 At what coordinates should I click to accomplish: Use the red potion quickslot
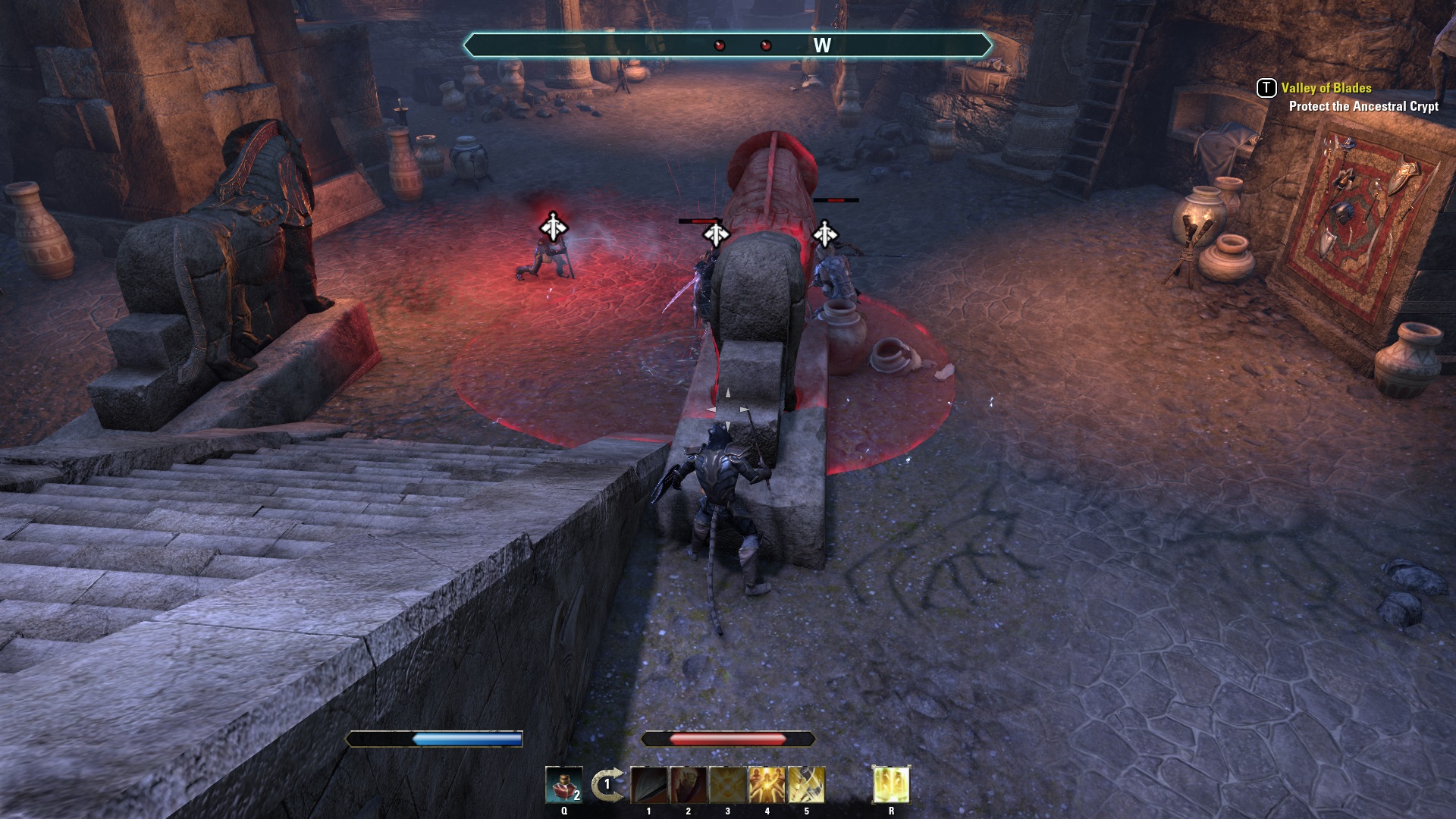563,785
